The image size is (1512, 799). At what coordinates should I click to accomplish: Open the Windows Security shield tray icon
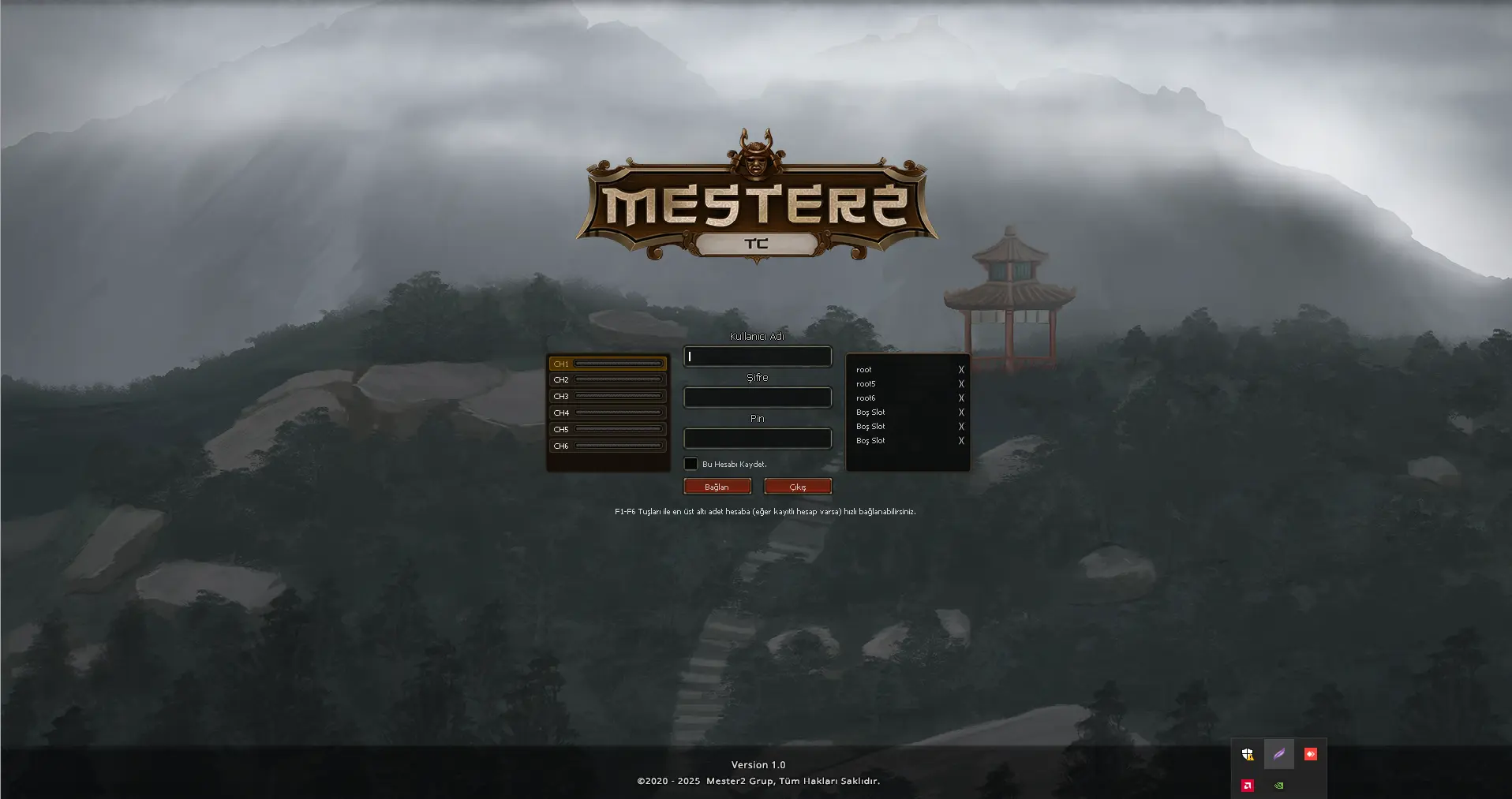(x=1247, y=755)
